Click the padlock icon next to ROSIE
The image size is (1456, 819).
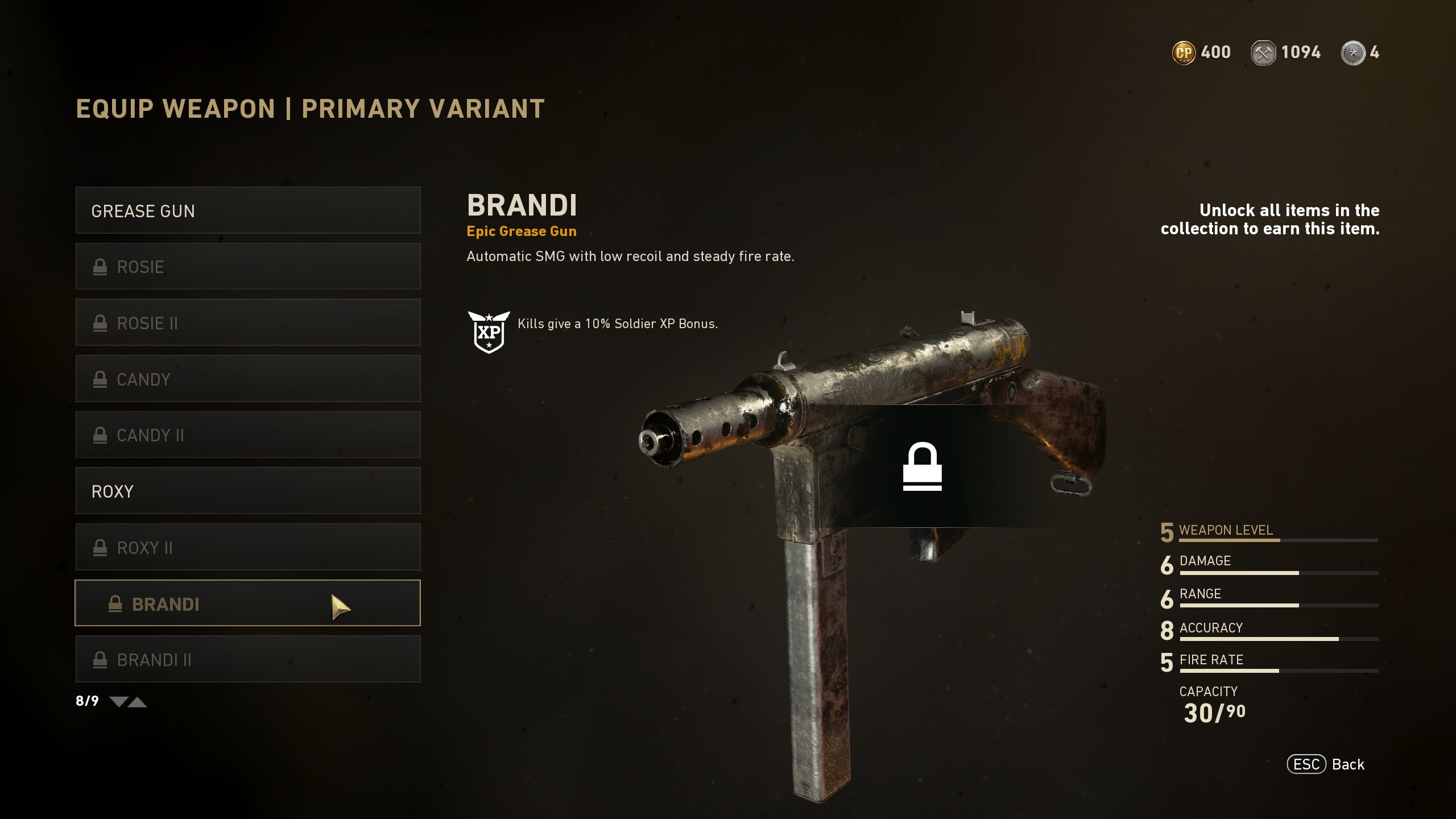tap(101, 266)
